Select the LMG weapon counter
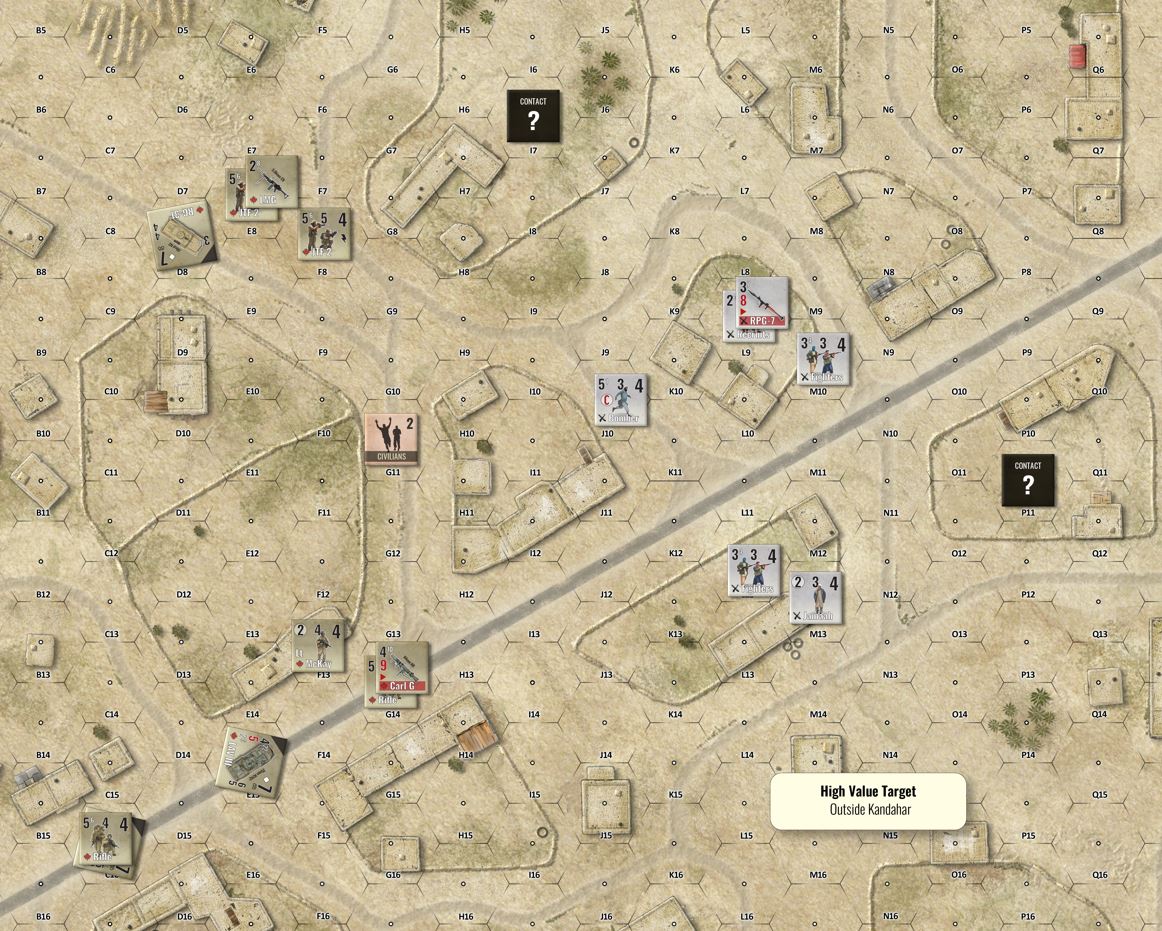1162x931 pixels. click(272, 181)
